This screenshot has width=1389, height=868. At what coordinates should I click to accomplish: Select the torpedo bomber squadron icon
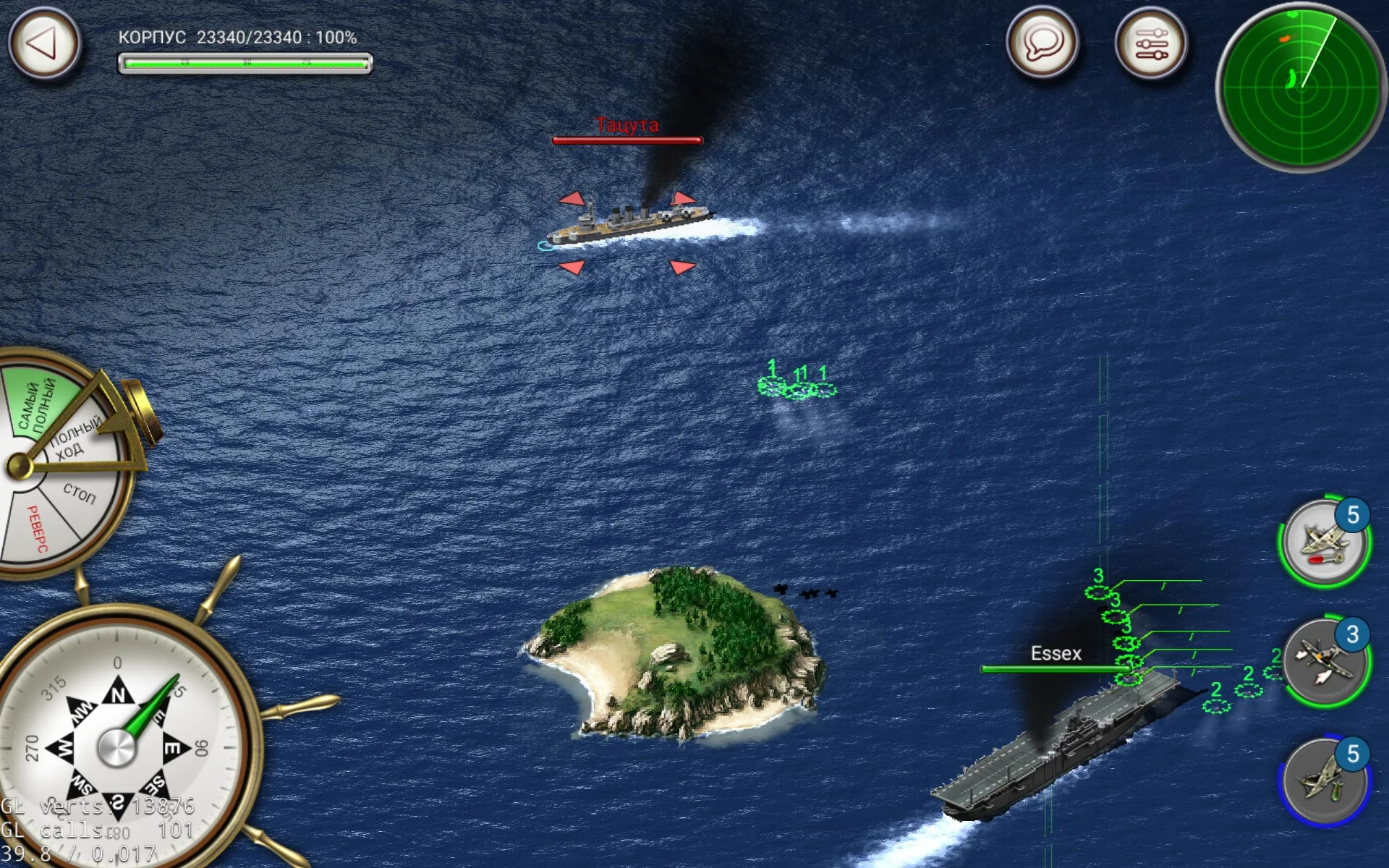(1325, 543)
